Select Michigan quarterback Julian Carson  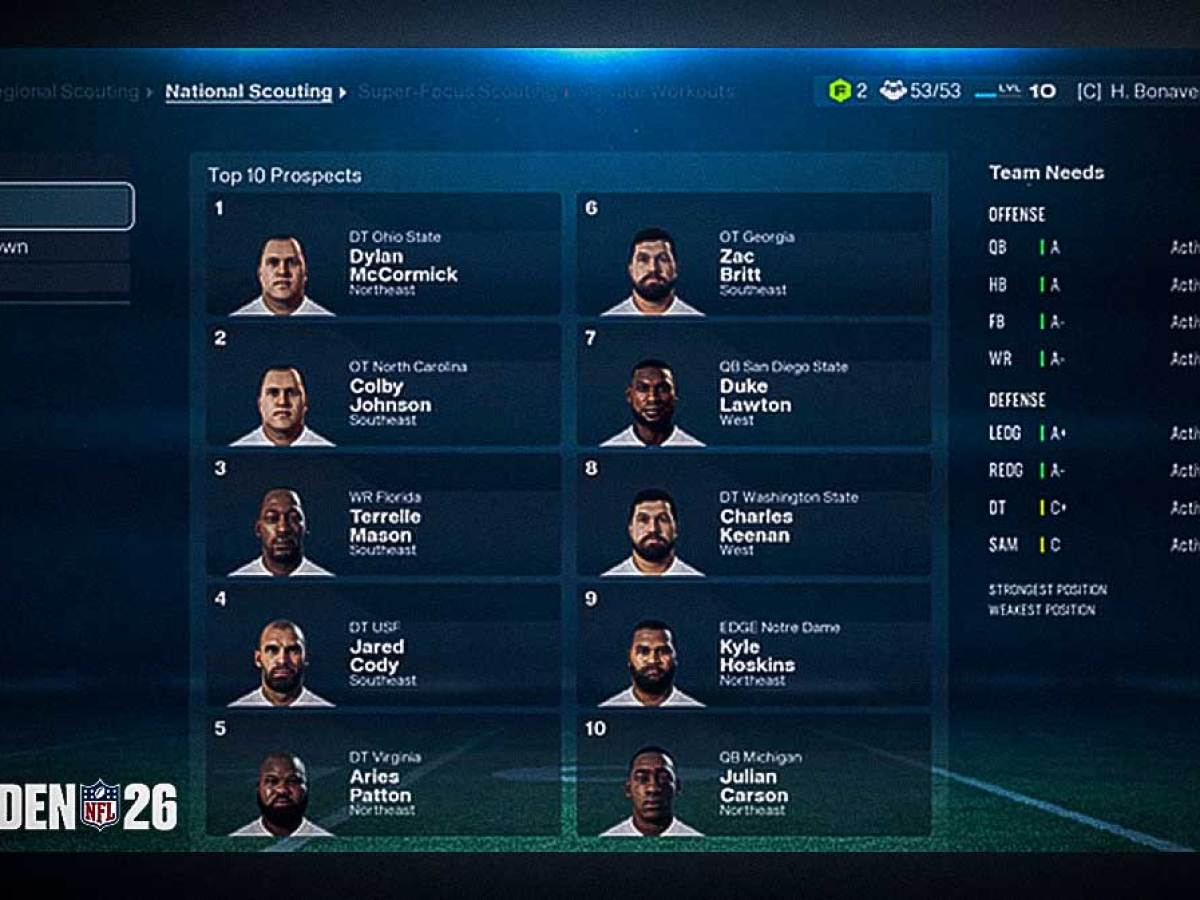pyautogui.click(x=754, y=775)
